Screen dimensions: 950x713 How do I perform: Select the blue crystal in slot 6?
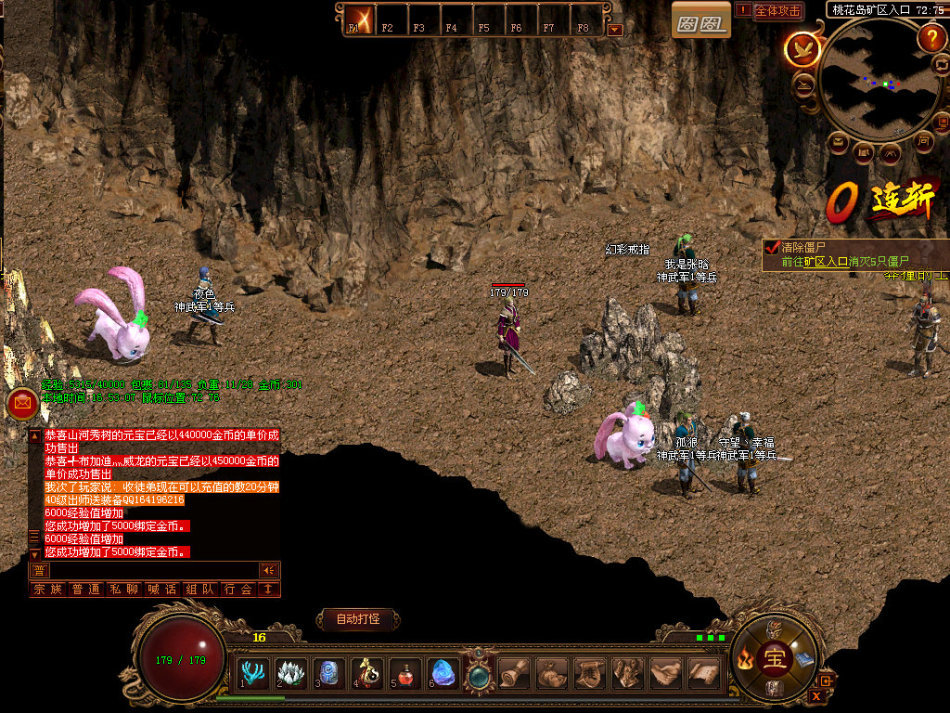tap(443, 673)
